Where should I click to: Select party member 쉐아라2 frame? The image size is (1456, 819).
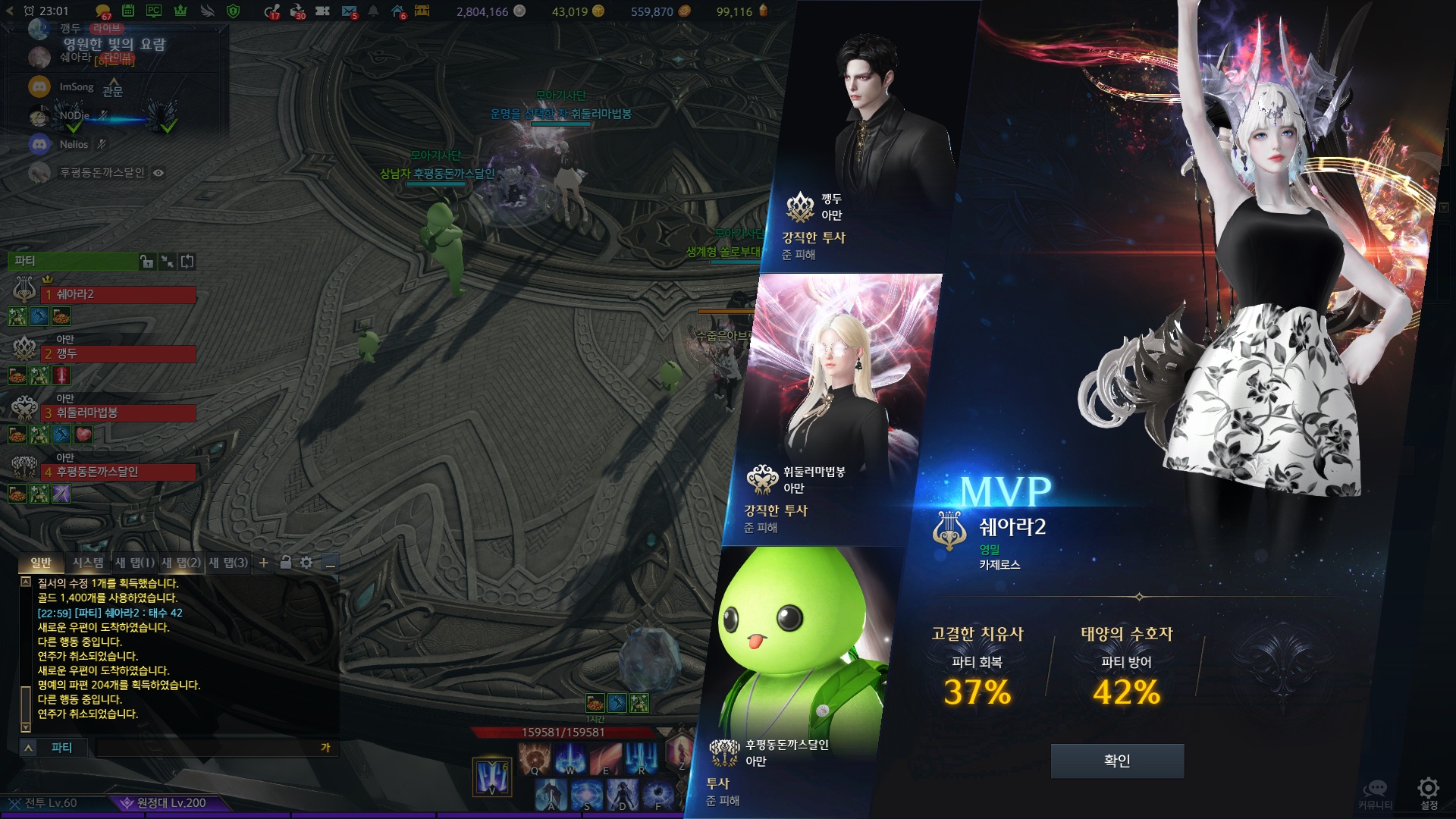click(118, 294)
